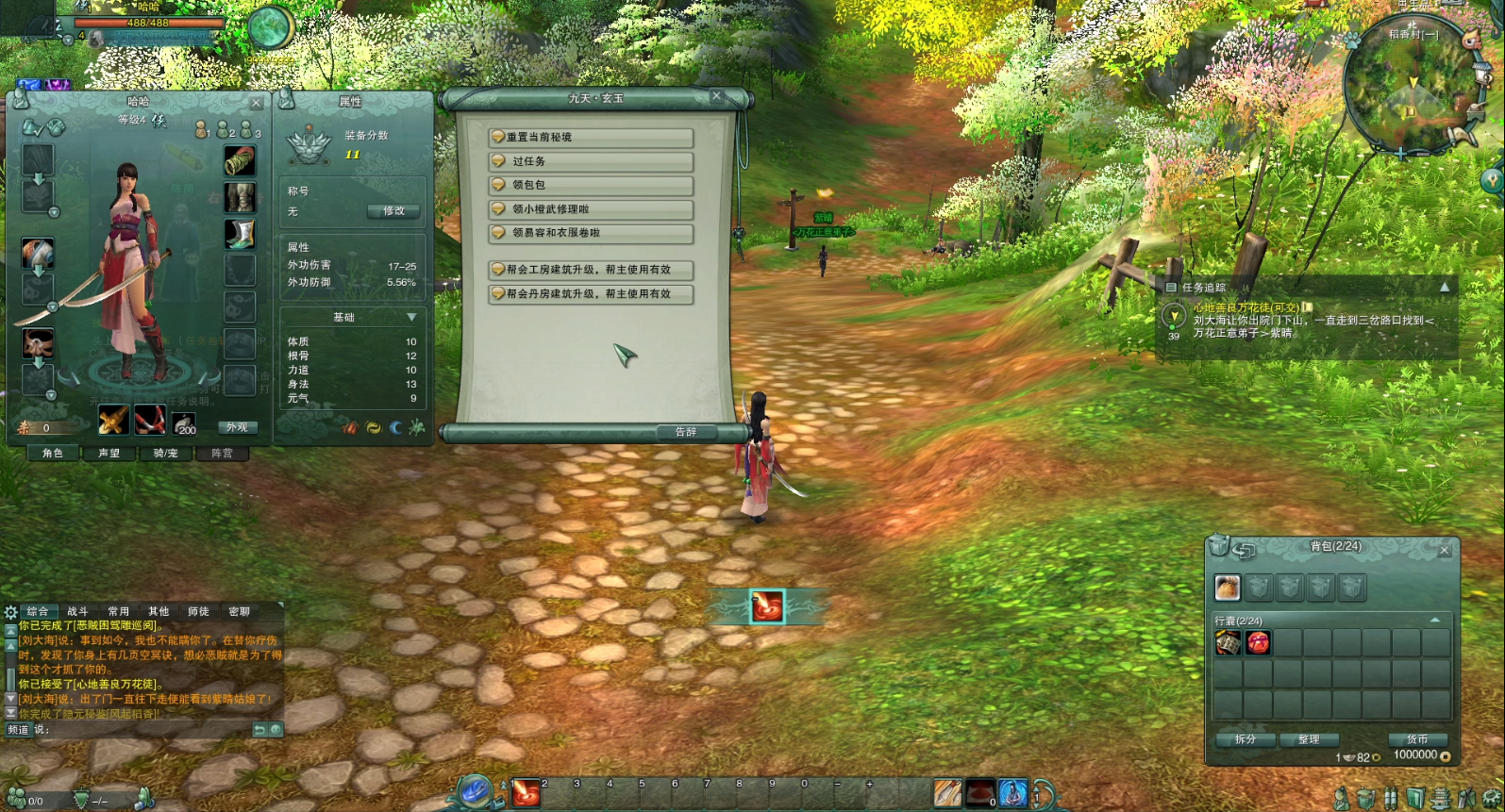1505x812 pixels.
Task: Choose 帮会工房建筑升级 option
Action: [591, 270]
